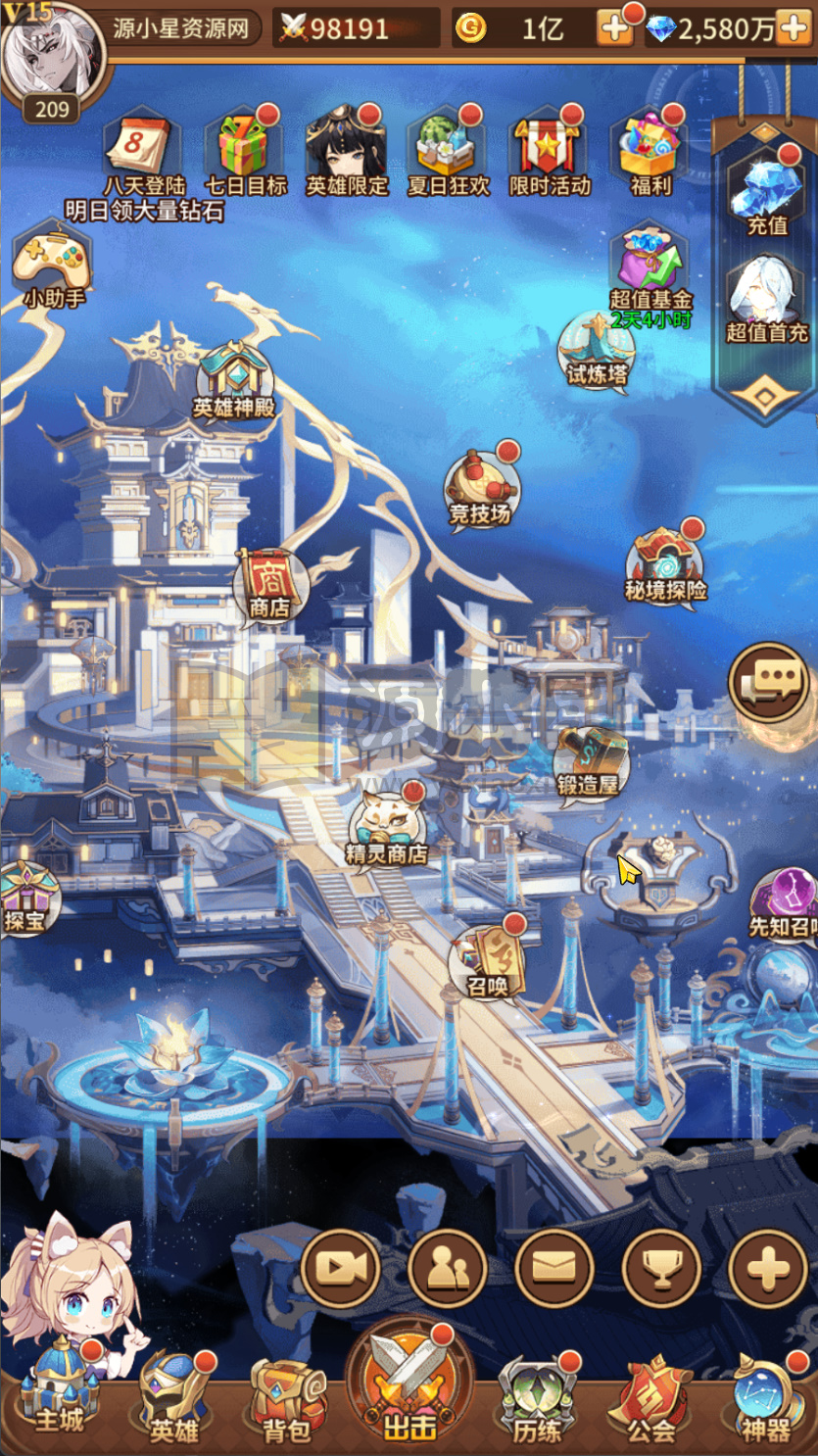
Task: Tap the 出击 battle button
Action: point(409,1383)
